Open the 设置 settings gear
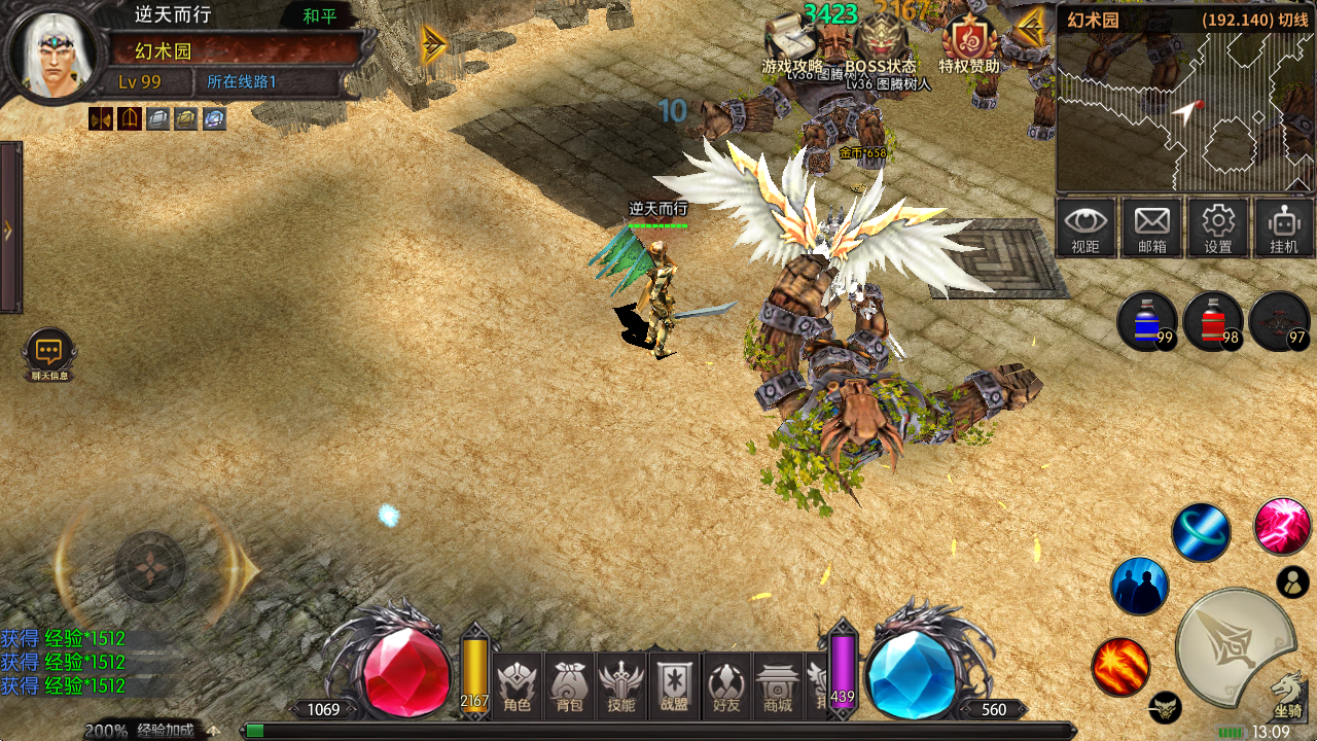The width and height of the screenshot is (1317, 741). click(x=1218, y=227)
